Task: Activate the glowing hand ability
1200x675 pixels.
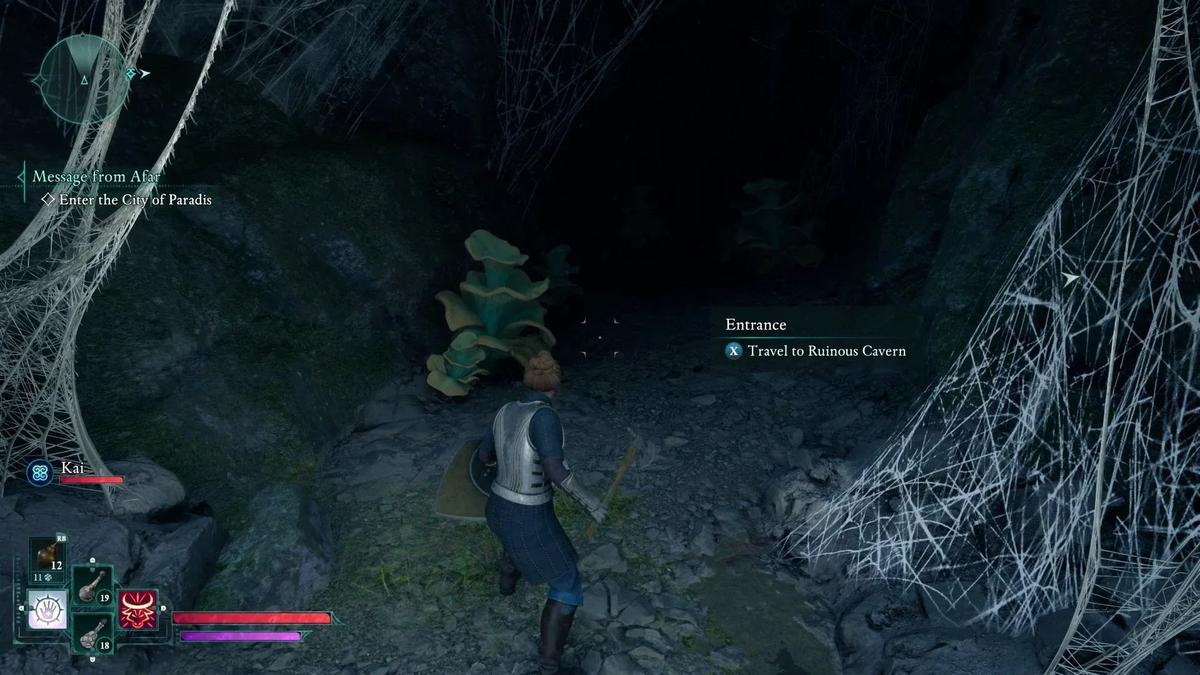Action: point(47,609)
